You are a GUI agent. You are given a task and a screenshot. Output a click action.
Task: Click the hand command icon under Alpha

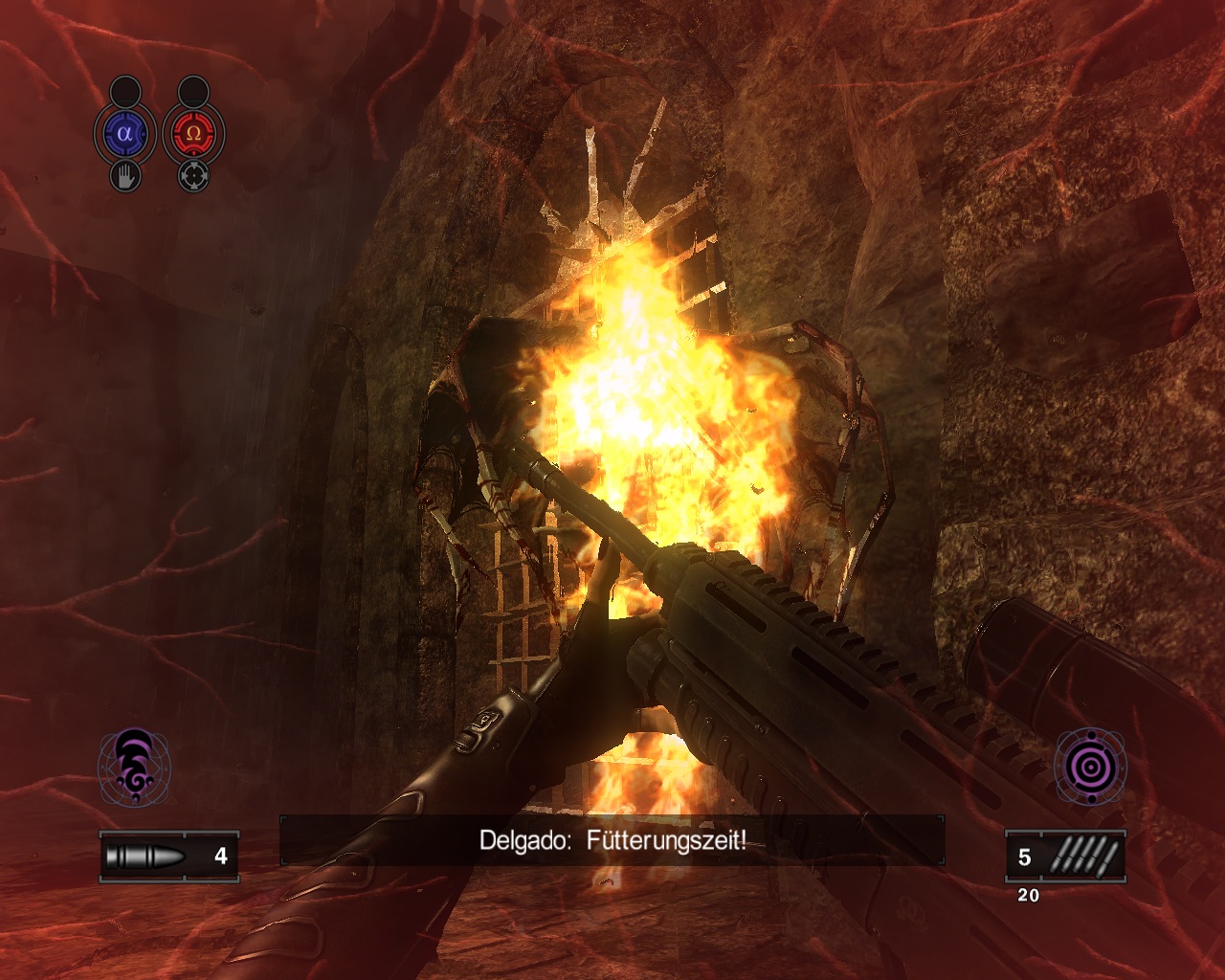pos(124,176)
